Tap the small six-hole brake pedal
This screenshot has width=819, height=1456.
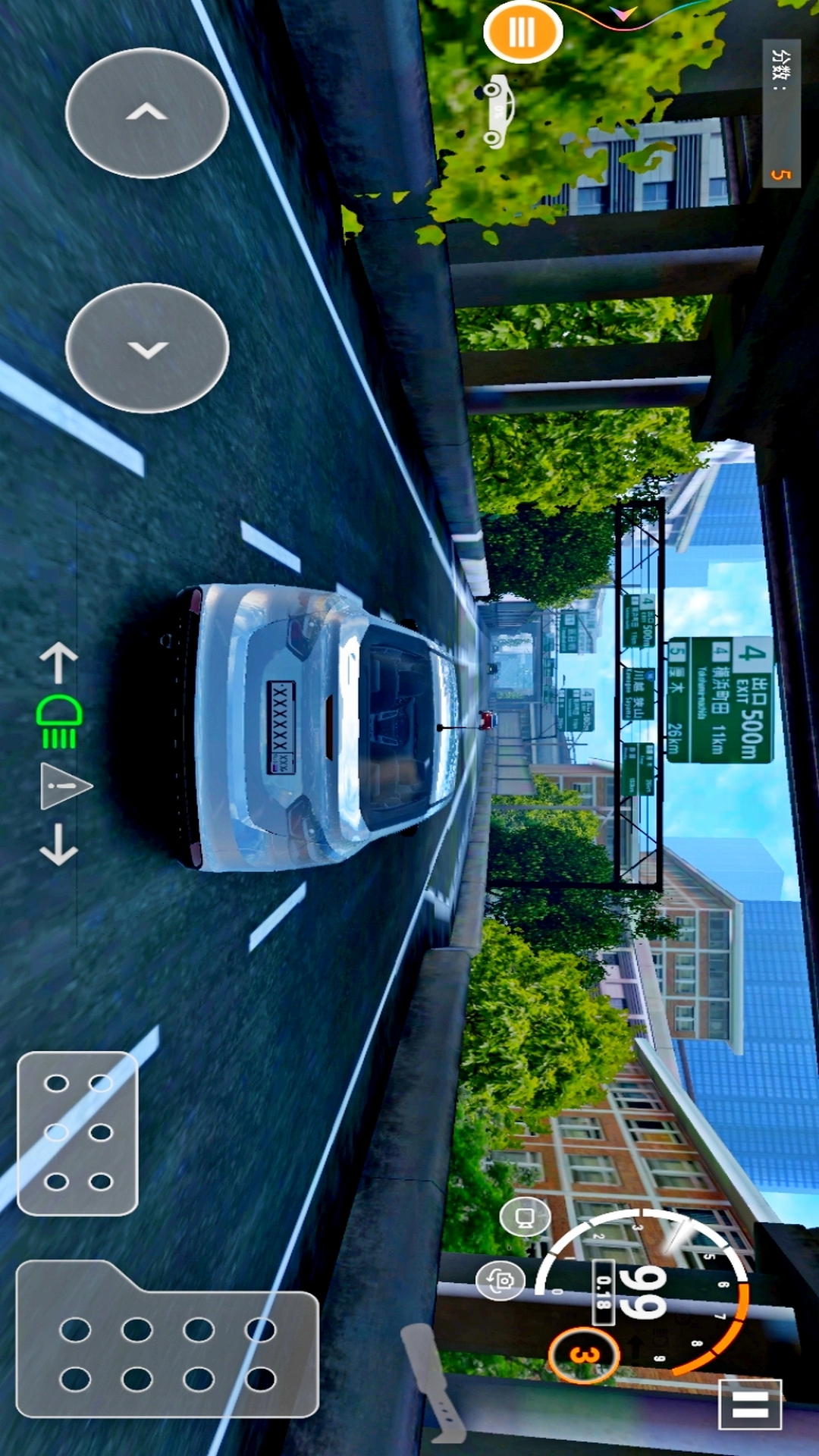[77, 1132]
